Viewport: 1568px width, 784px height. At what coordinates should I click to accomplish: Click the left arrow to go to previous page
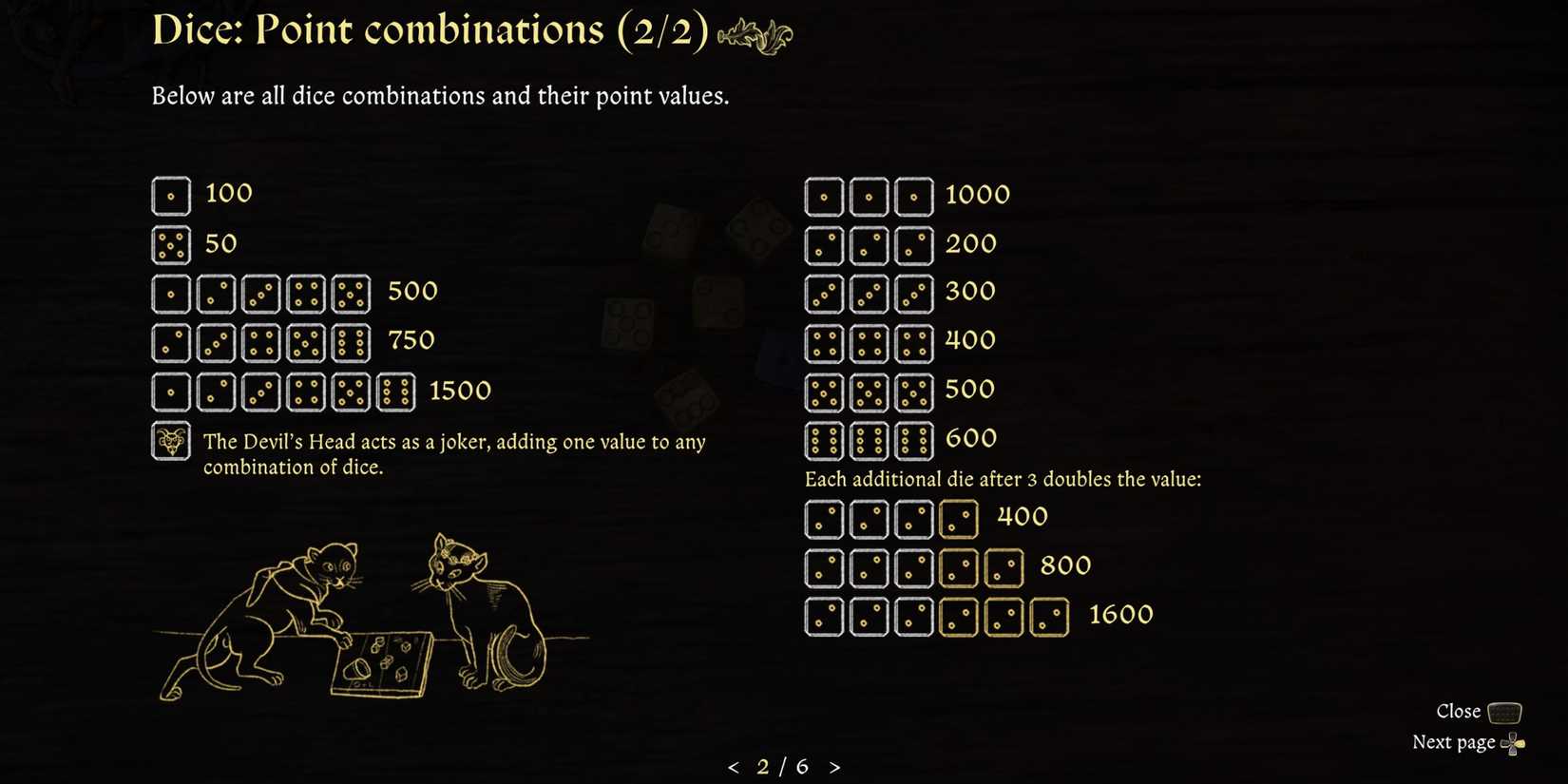coord(733,765)
